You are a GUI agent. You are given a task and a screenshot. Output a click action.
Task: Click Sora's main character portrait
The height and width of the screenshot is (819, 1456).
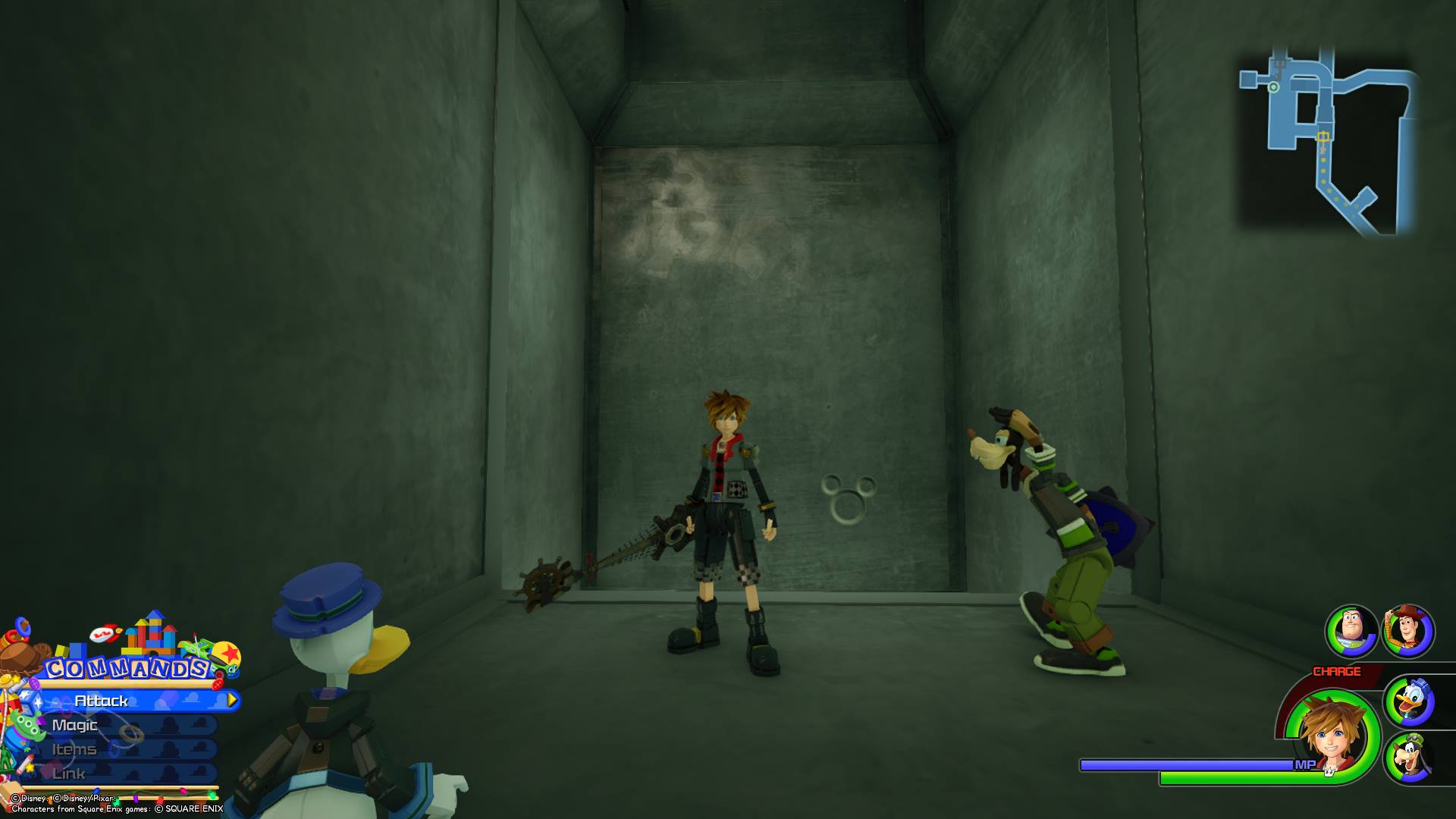click(1334, 734)
